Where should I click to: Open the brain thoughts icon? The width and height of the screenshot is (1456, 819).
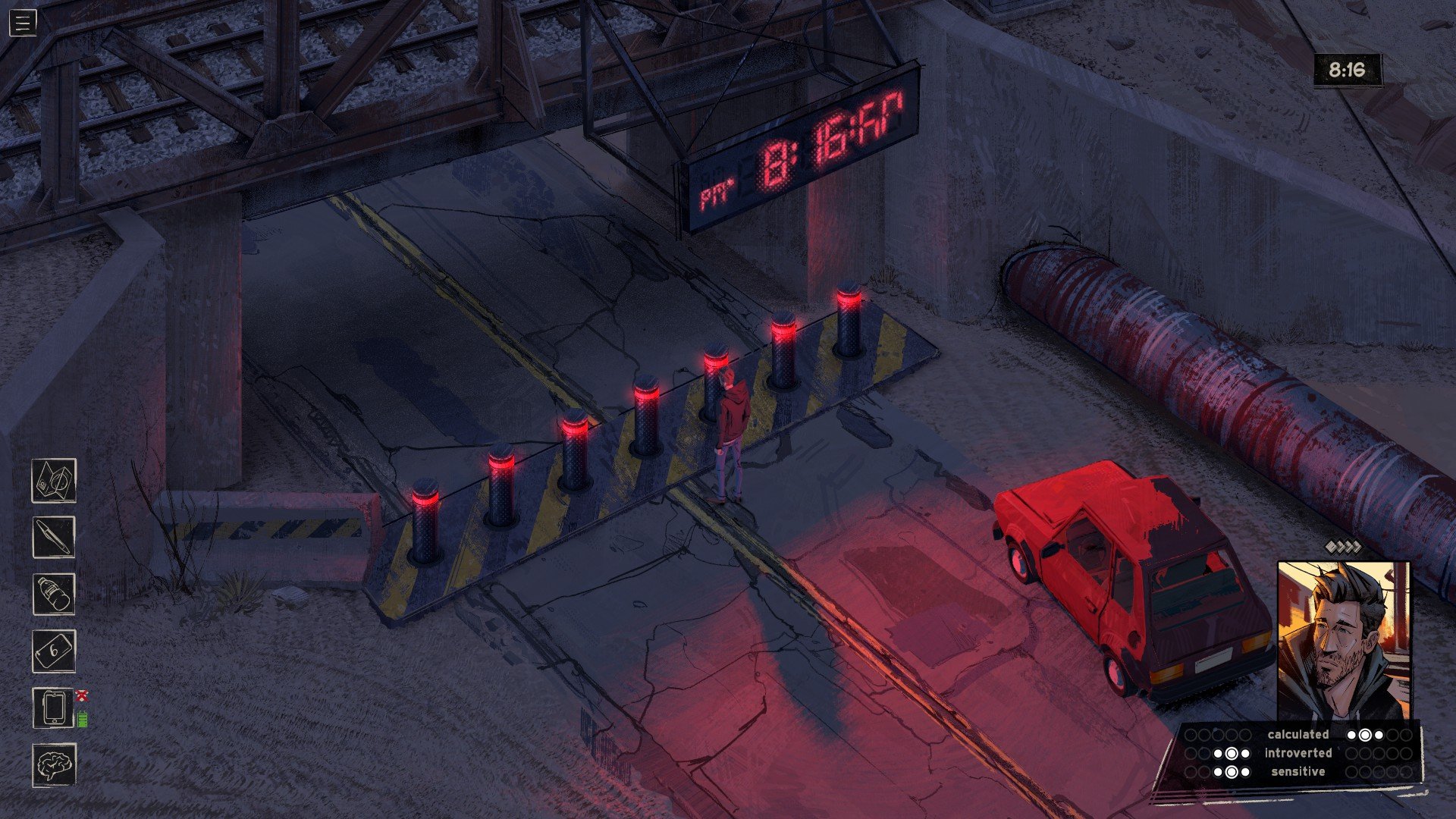(54, 764)
